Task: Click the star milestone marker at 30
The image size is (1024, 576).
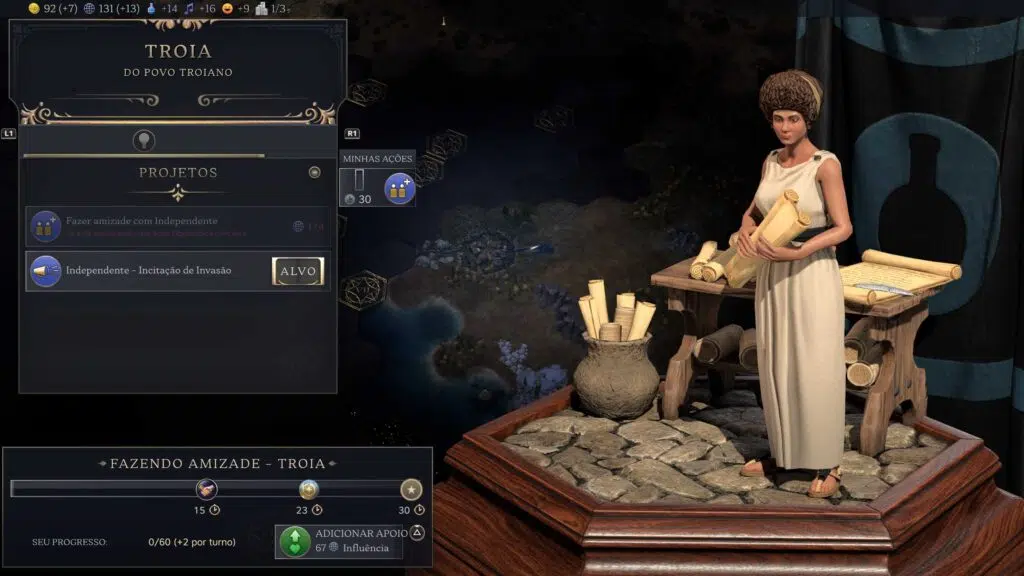Action: click(411, 489)
